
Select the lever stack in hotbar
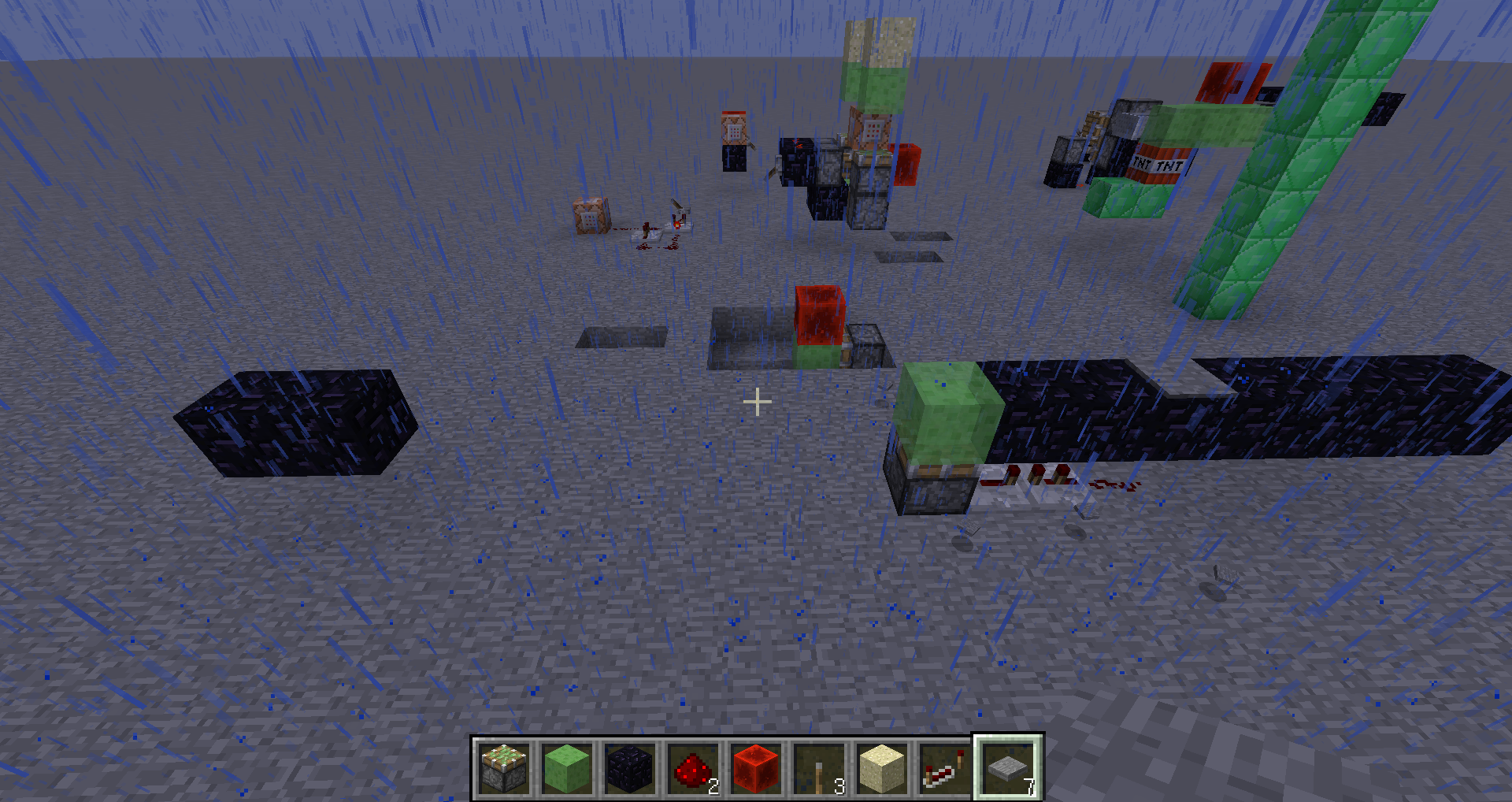click(819, 768)
